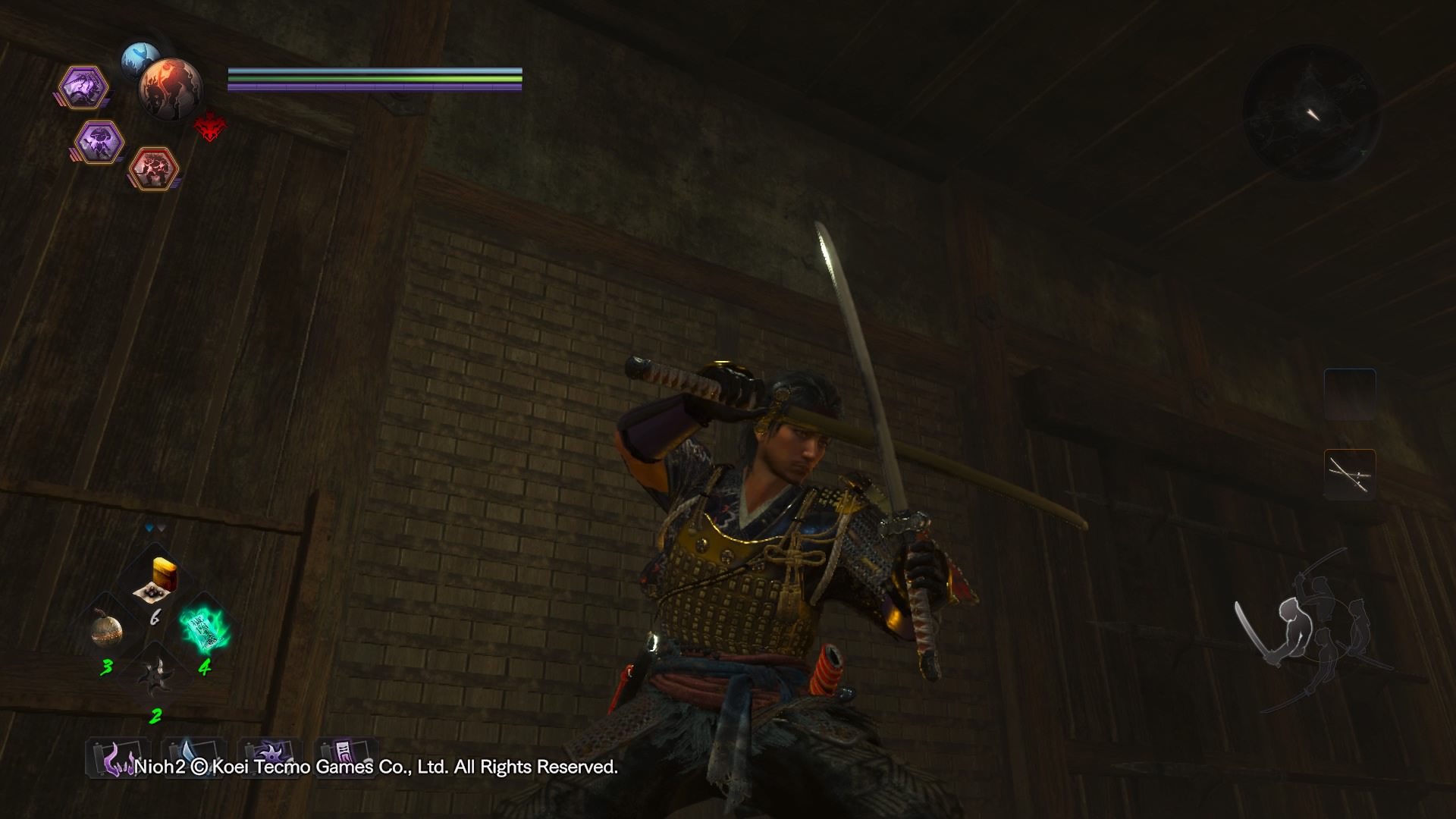Image resolution: width=1456 pixels, height=819 pixels.
Task: Select the unicorn-beast soul core
Action: point(83,87)
